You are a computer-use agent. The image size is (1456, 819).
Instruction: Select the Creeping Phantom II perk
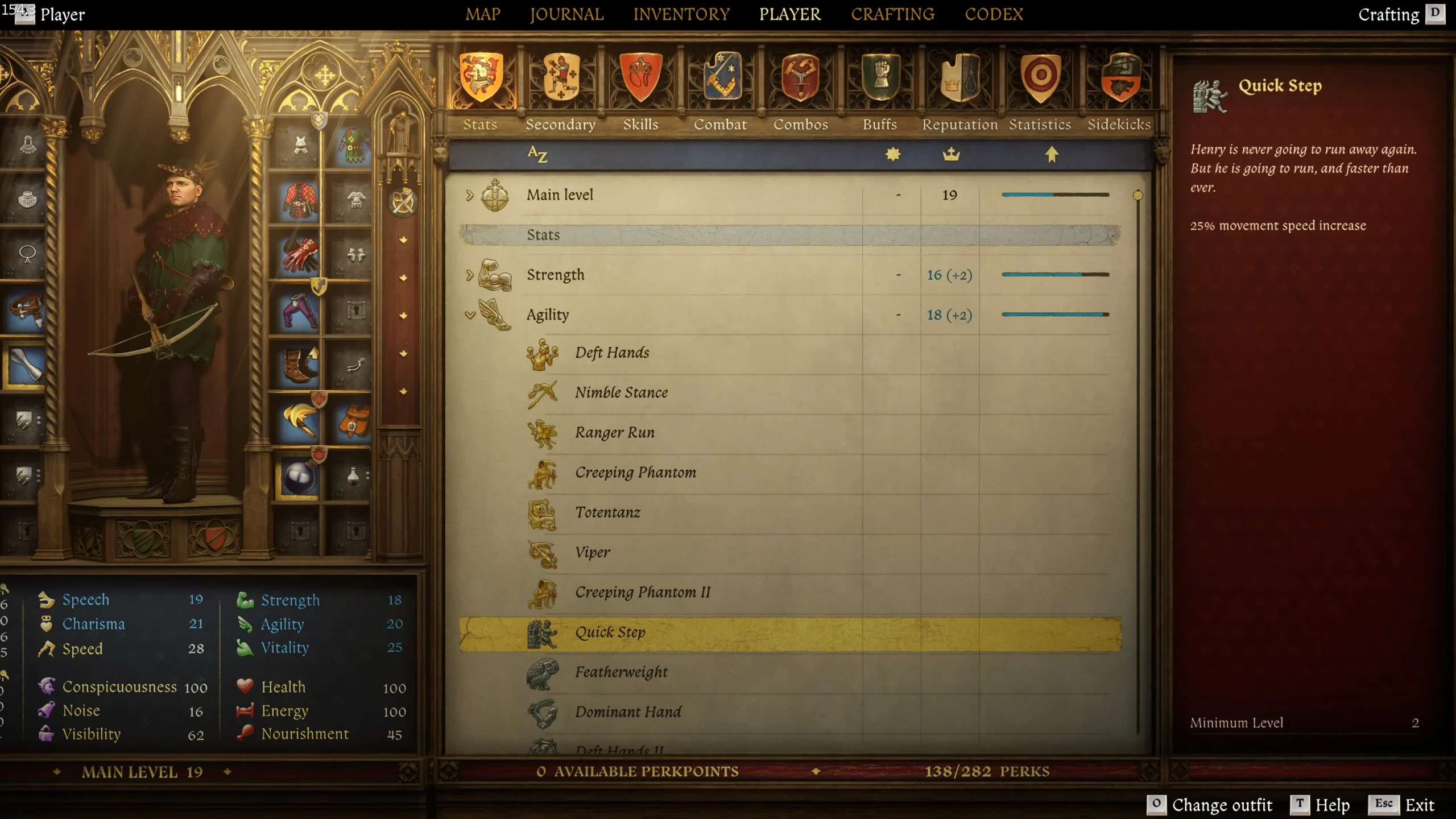pyautogui.click(x=642, y=592)
